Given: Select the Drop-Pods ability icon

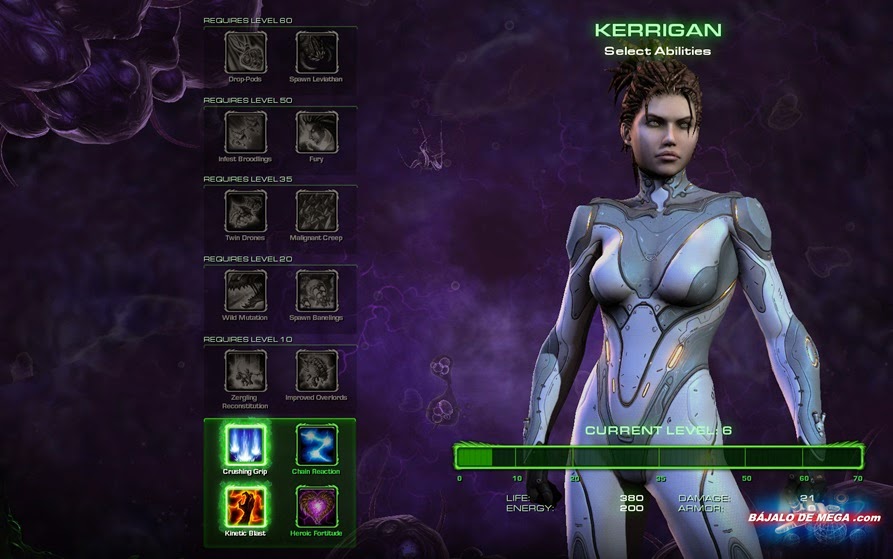Looking at the screenshot, I should coord(245,52).
